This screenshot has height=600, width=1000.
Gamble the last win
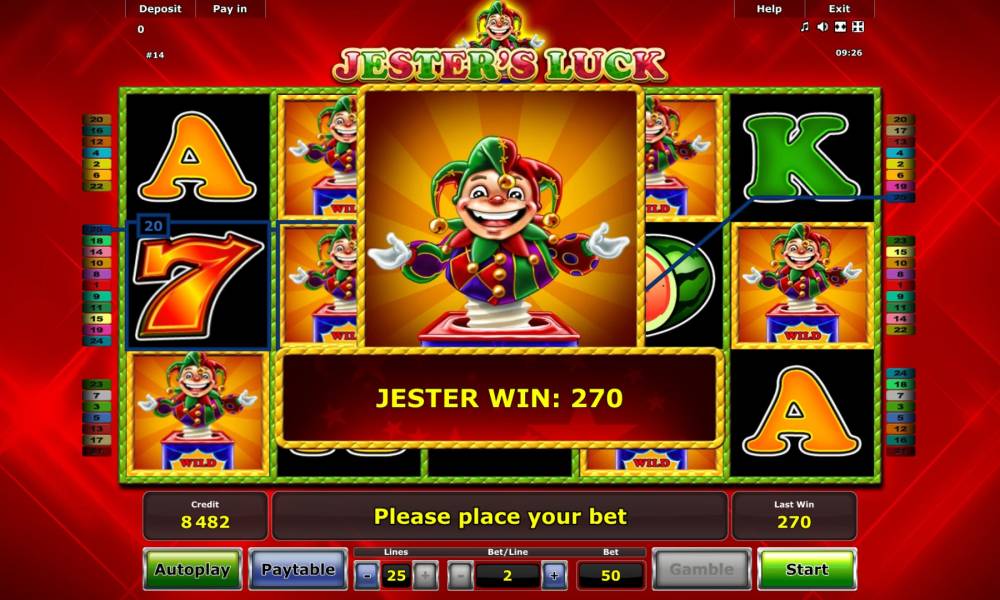(x=701, y=570)
